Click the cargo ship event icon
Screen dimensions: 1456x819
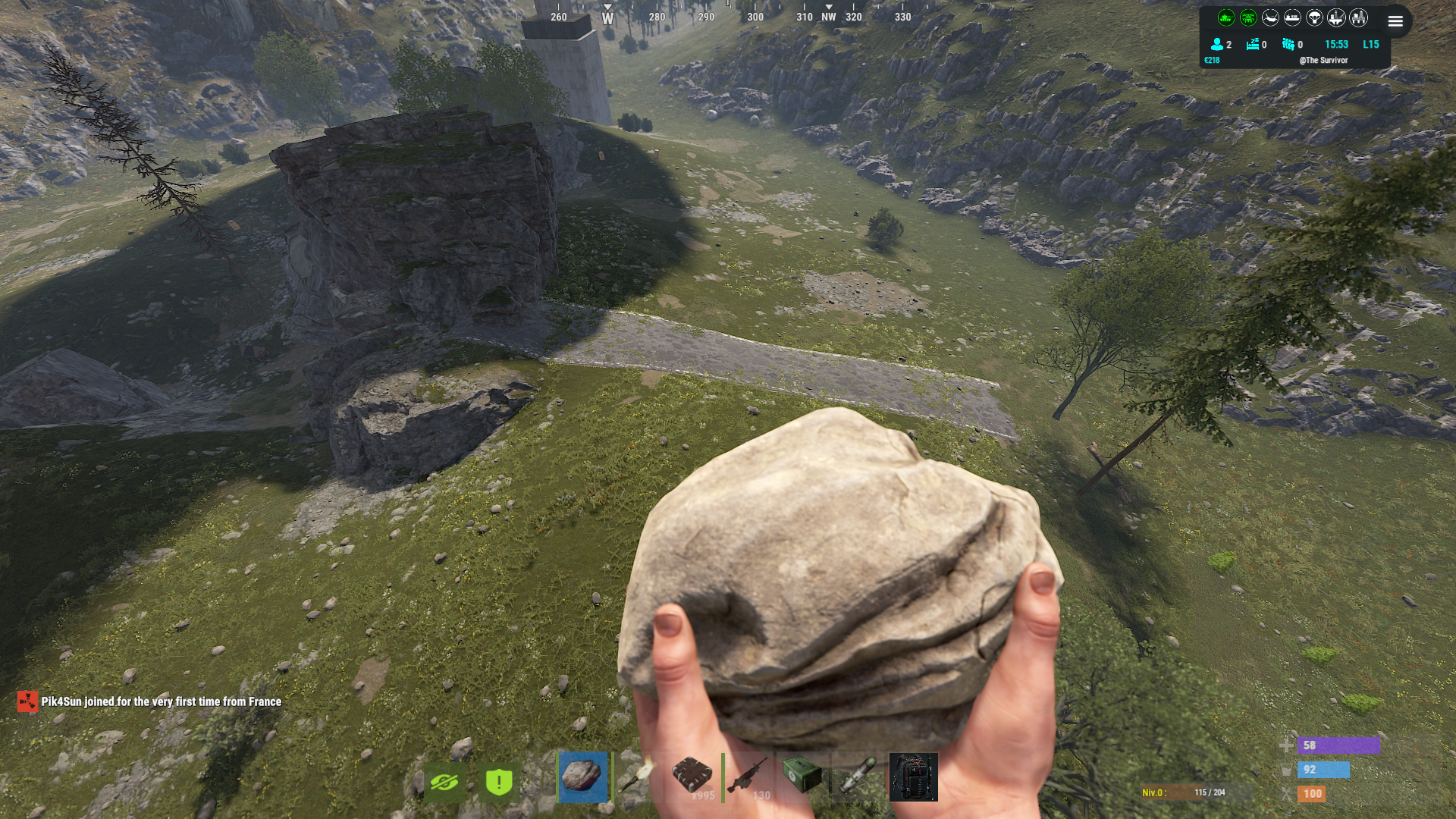(1292, 17)
